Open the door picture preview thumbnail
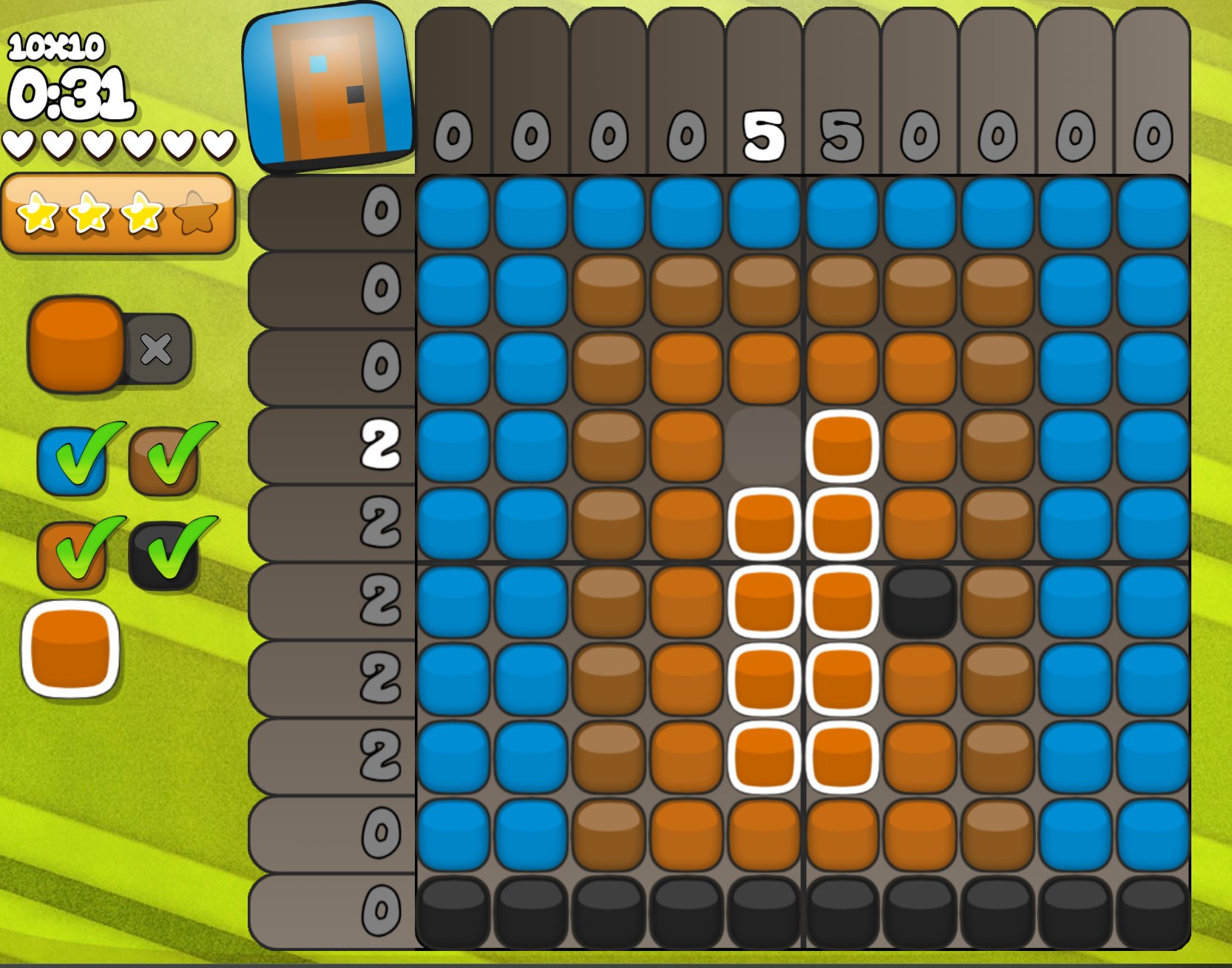The height and width of the screenshot is (968, 1232). [x=329, y=87]
